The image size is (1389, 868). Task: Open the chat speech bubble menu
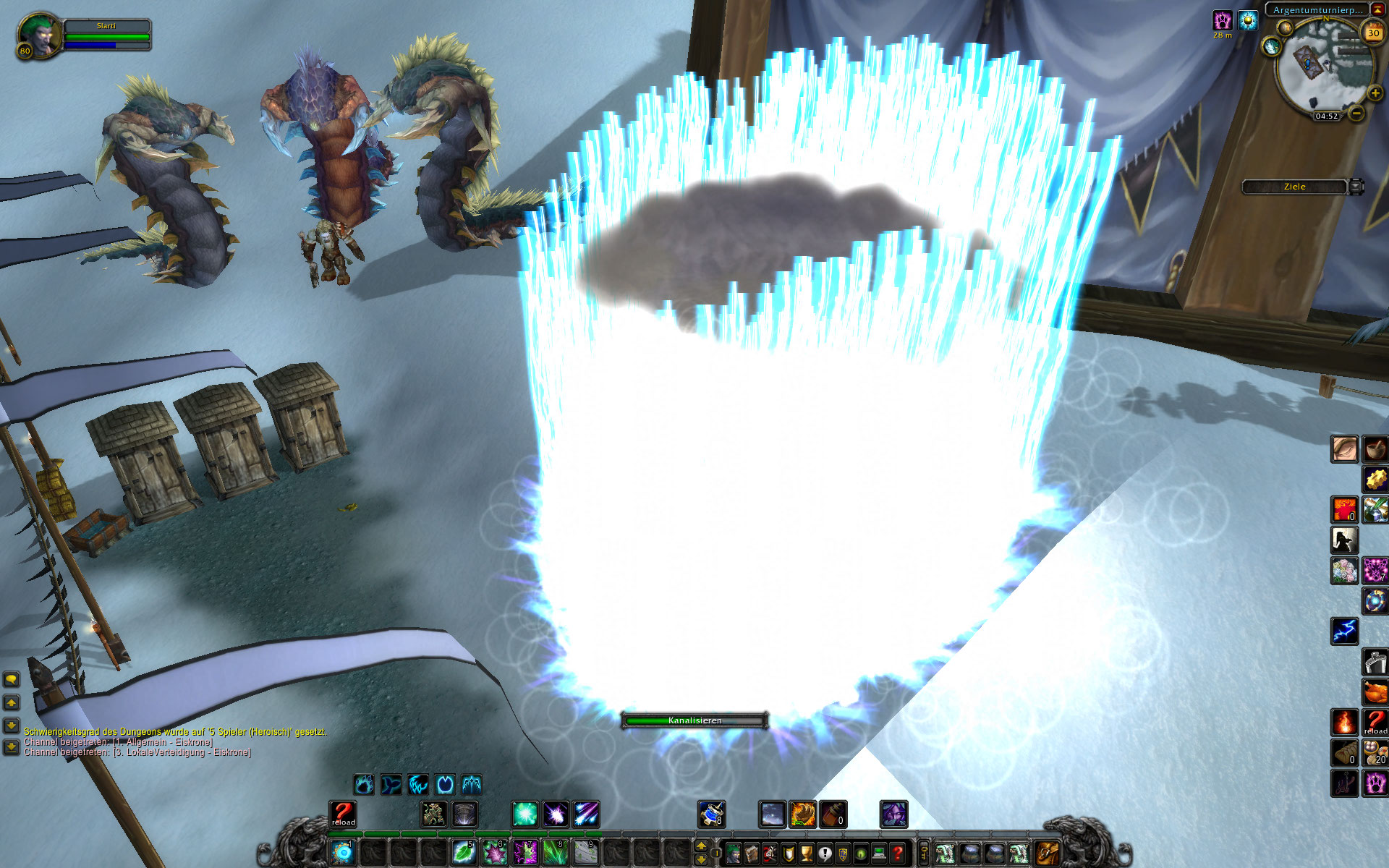tap(12, 679)
